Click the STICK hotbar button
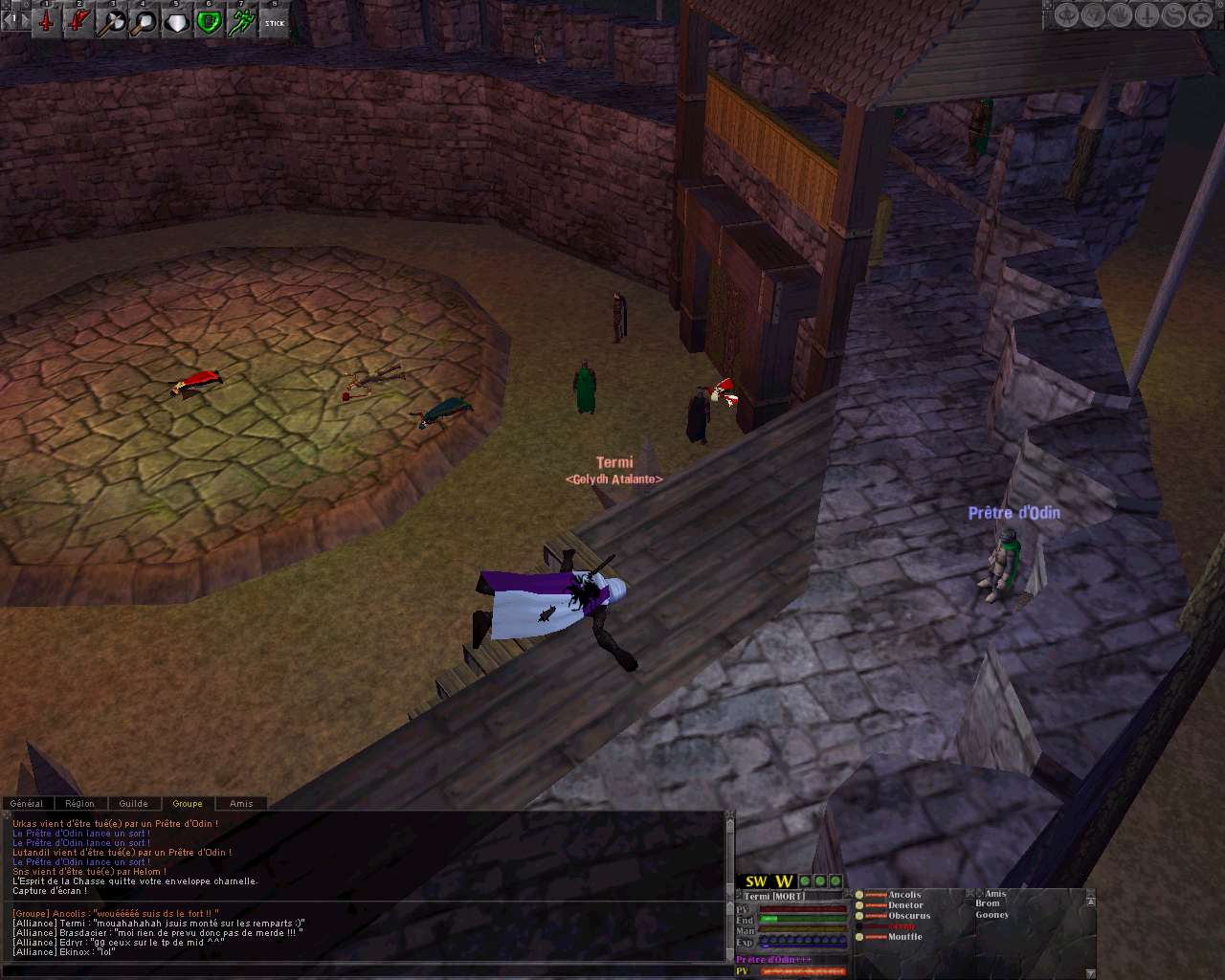The height and width of the screenshot is (980, 1225). point(275,21)
